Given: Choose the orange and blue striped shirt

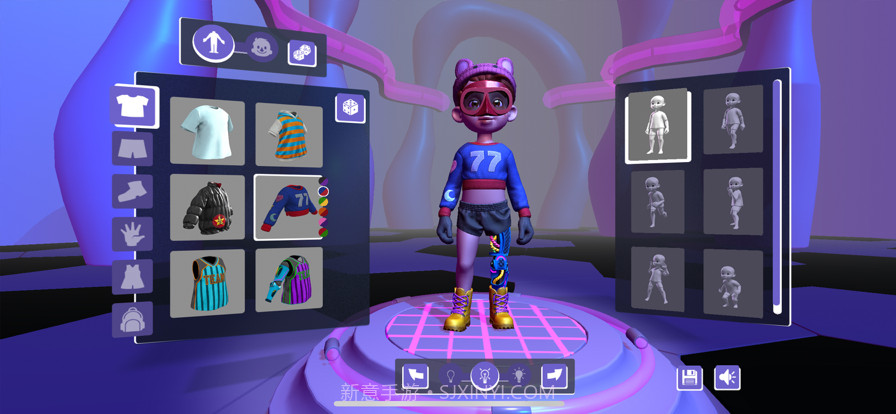Looking at the screenshot, I should (x=289, y=134).
